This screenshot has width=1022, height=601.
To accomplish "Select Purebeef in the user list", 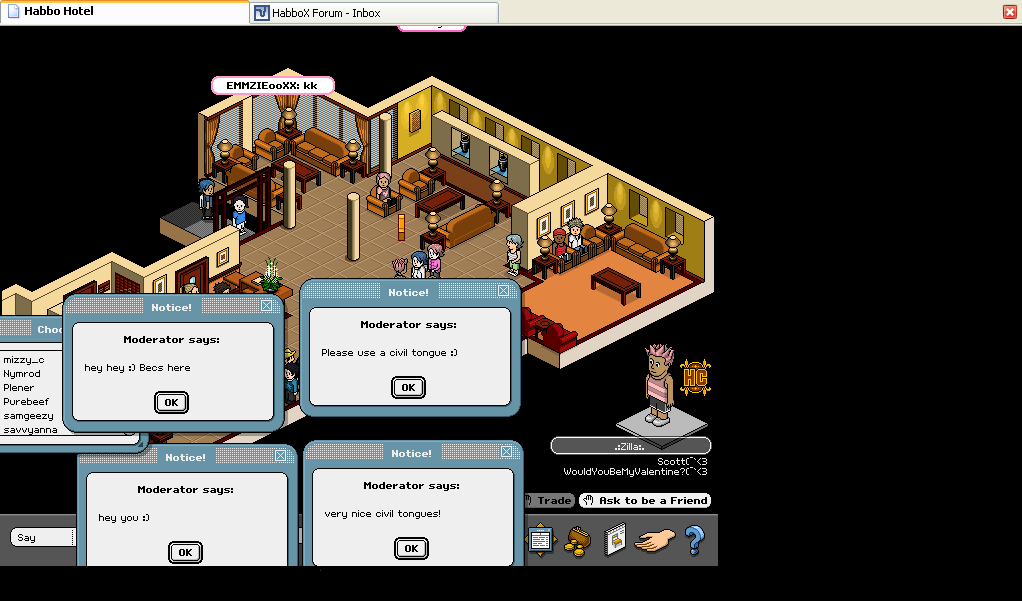I will (25, 401).
